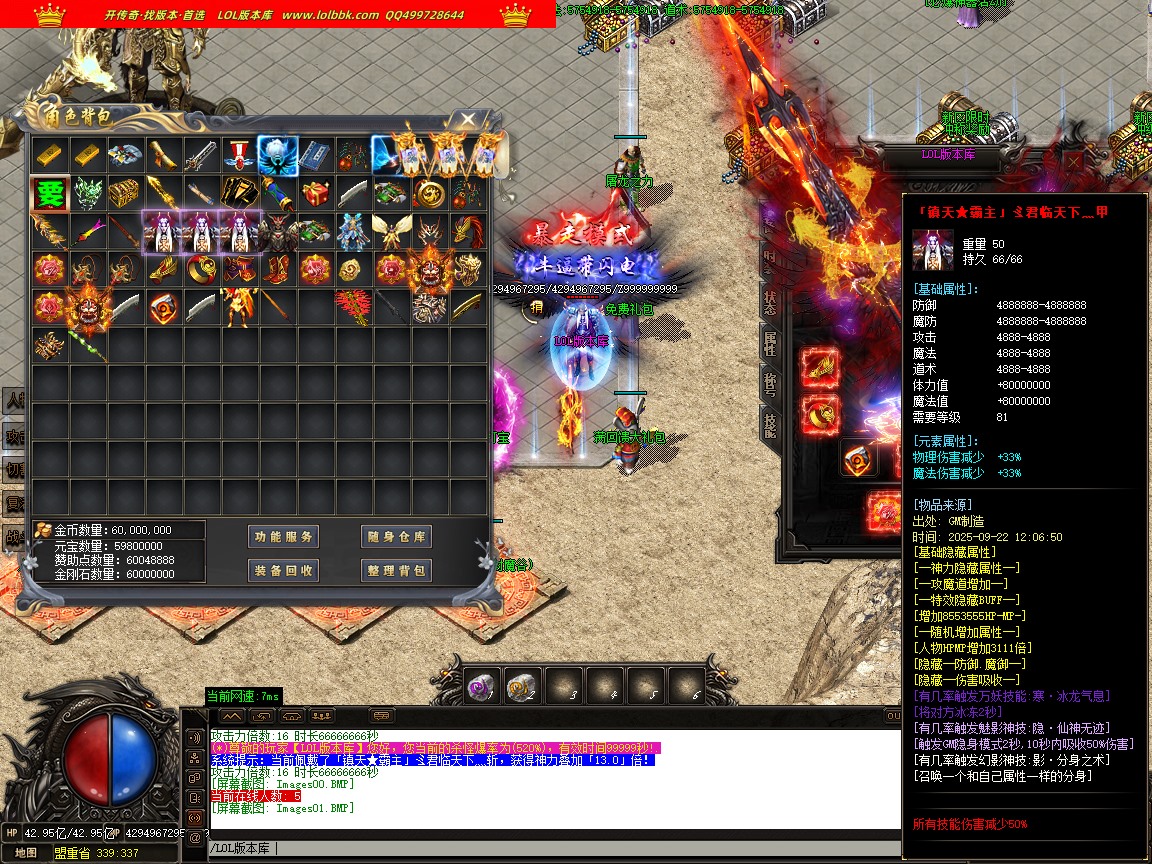Pick the golden treasure chest item
This screenshot has width=1152, height=864.
[125, 193]
